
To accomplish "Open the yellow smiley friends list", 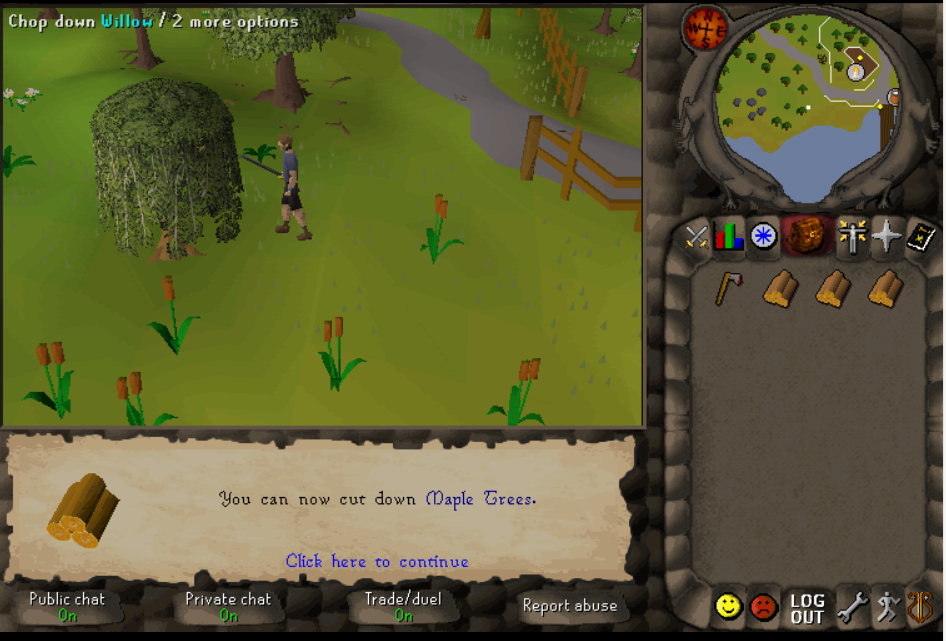I will tap(727, 606).
